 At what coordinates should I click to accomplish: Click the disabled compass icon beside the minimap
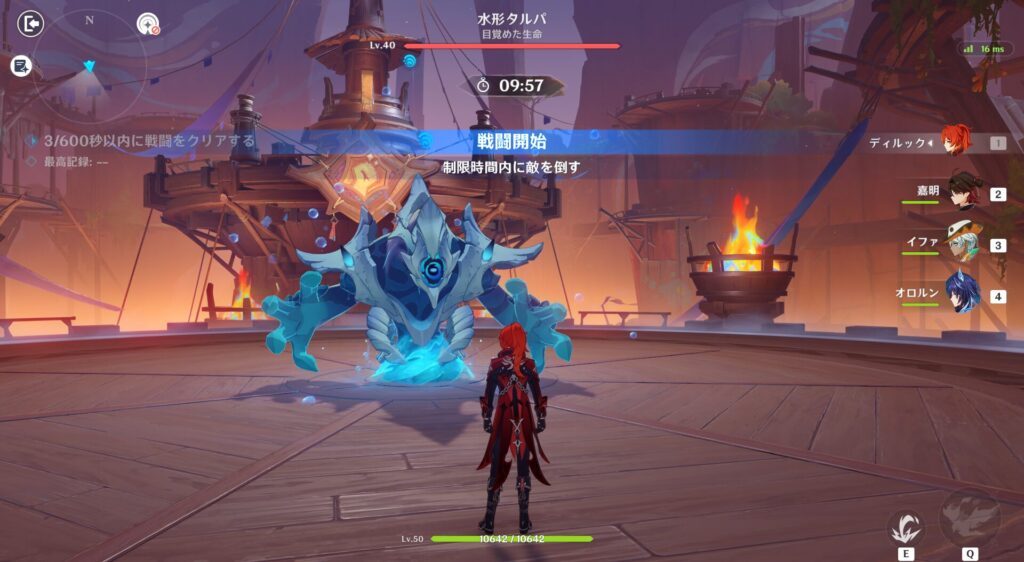pyautogui.click(x=148, y=24)
